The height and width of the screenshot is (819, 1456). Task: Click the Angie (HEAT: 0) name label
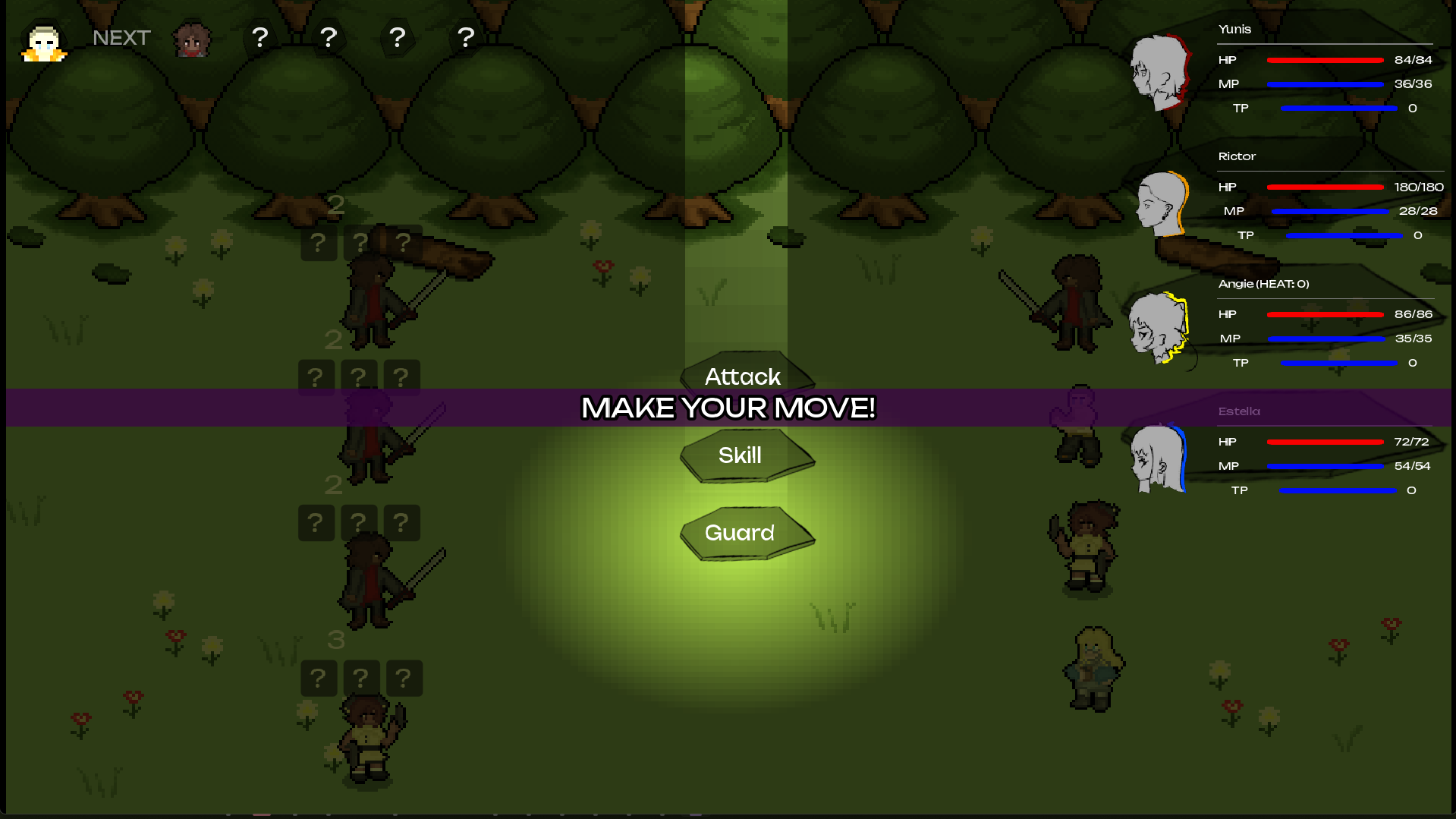click(x=1263, y=283)
